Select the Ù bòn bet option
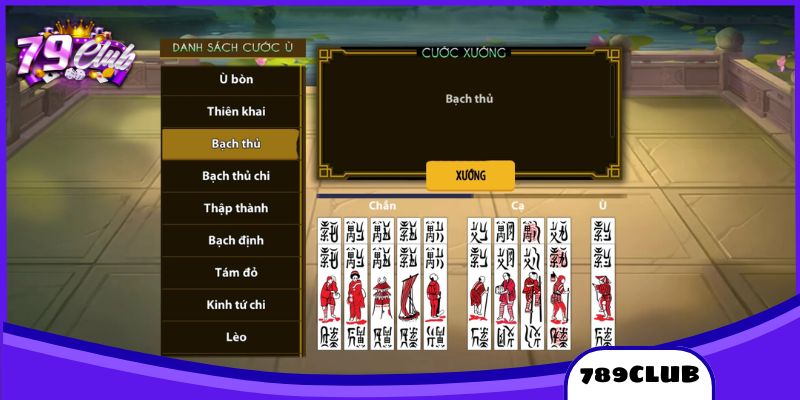This screenshot has height=400, width=800. 230,79
